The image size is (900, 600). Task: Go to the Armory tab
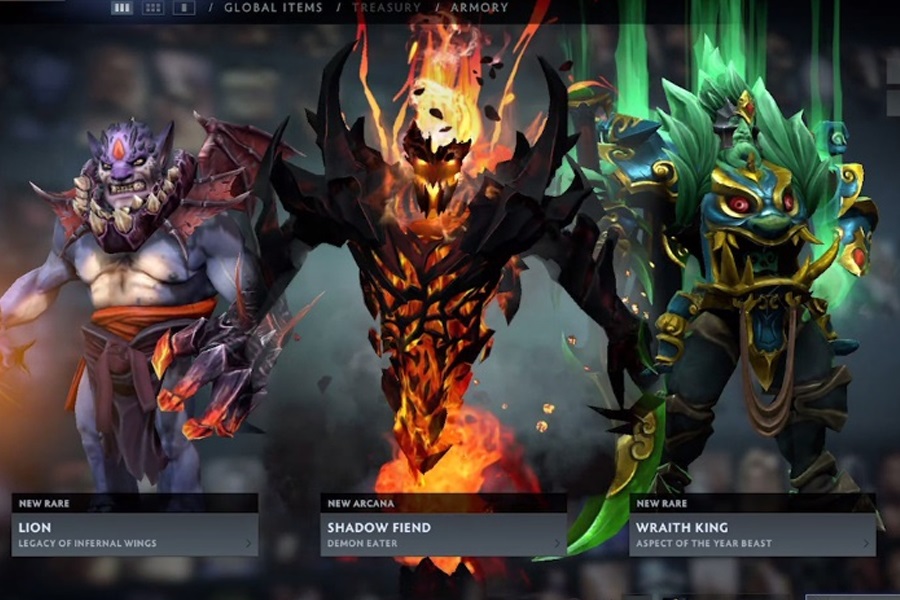point(479,8)
